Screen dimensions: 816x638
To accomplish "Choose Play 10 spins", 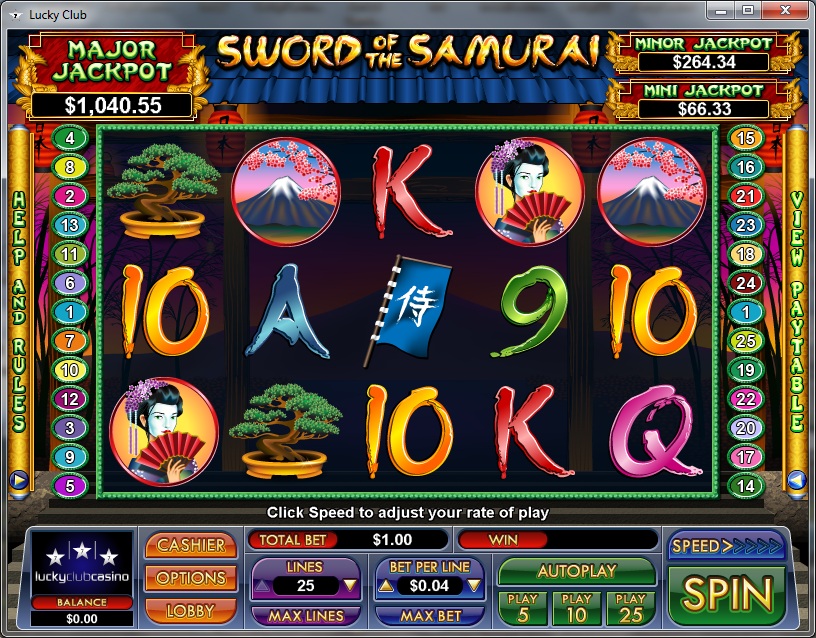I will (577, 606).
